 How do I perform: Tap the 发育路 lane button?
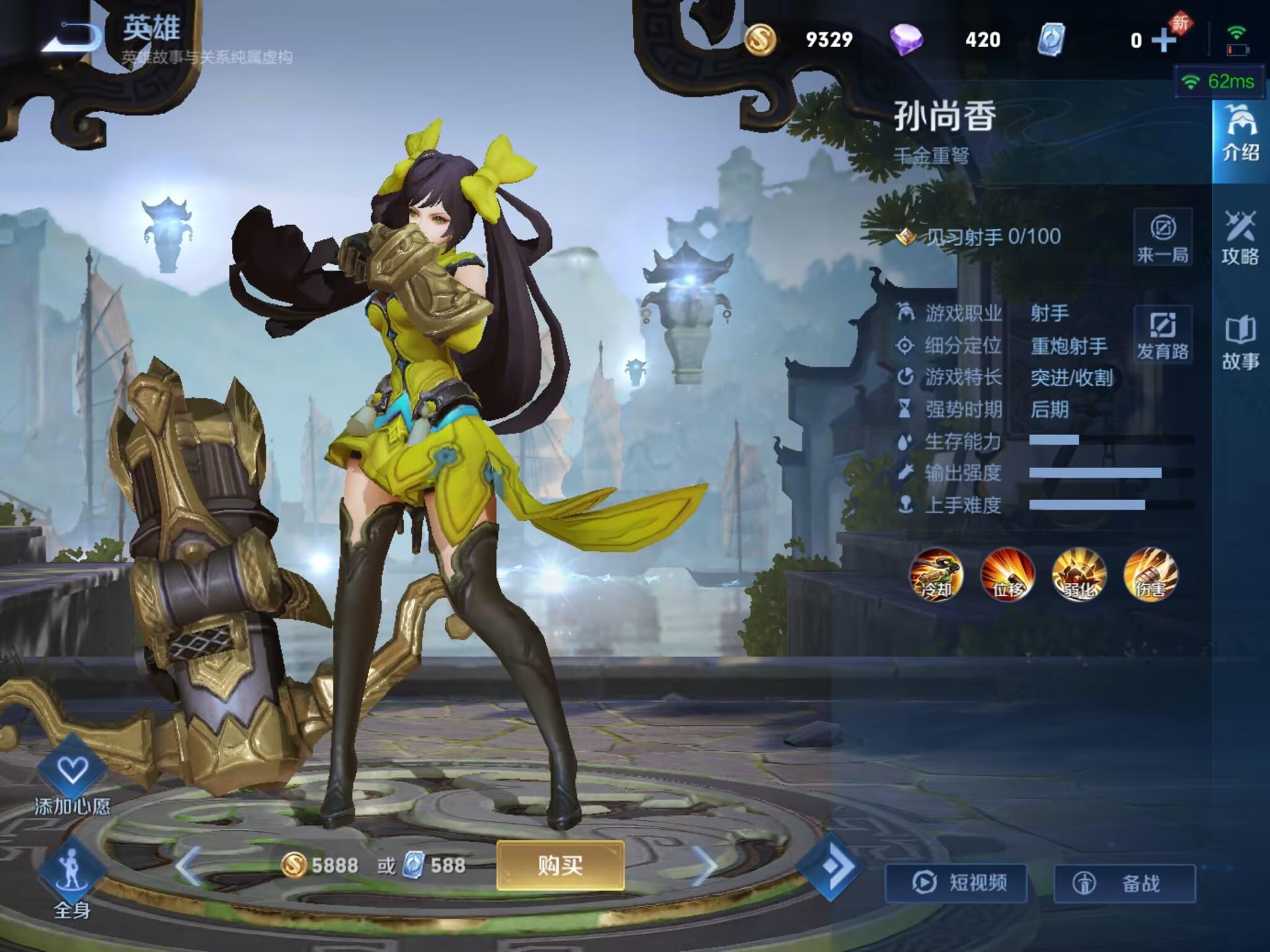(1162, 335)
